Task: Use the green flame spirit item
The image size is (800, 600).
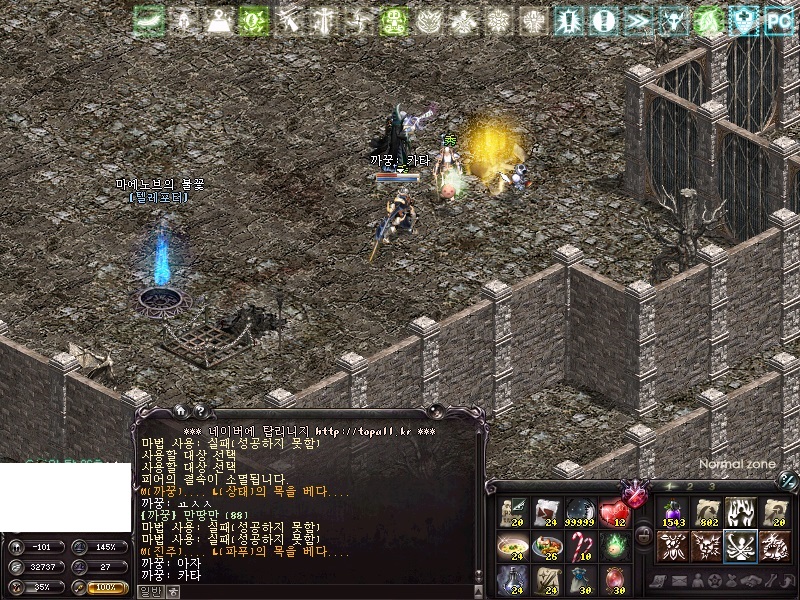Action: pos(613,546)
